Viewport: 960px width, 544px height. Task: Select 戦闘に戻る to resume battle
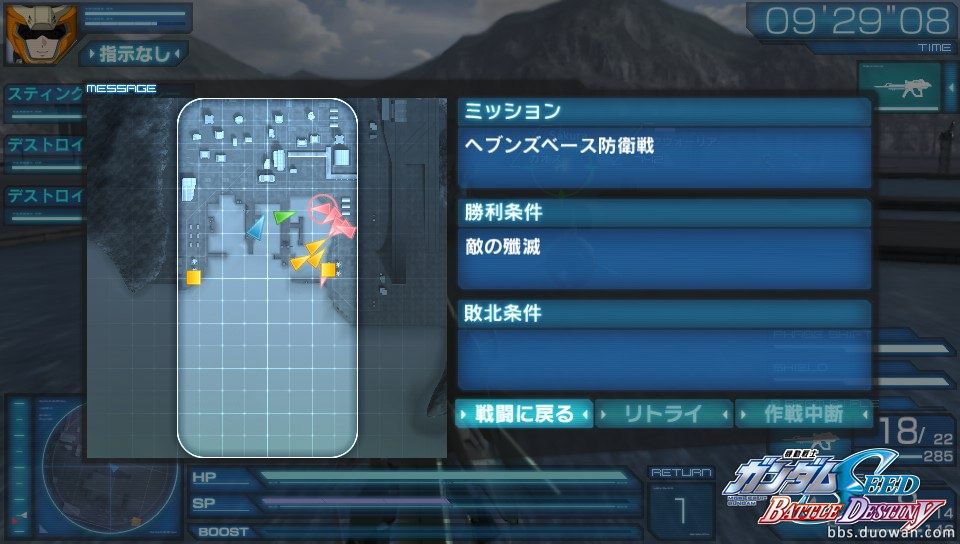(x=525, y=413)
